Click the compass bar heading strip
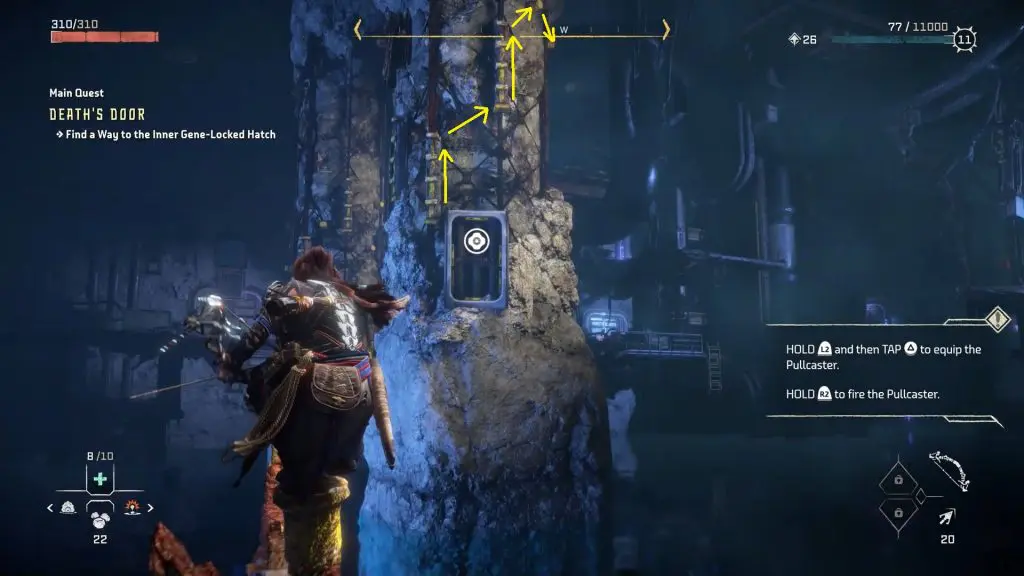 click(510, 30)
